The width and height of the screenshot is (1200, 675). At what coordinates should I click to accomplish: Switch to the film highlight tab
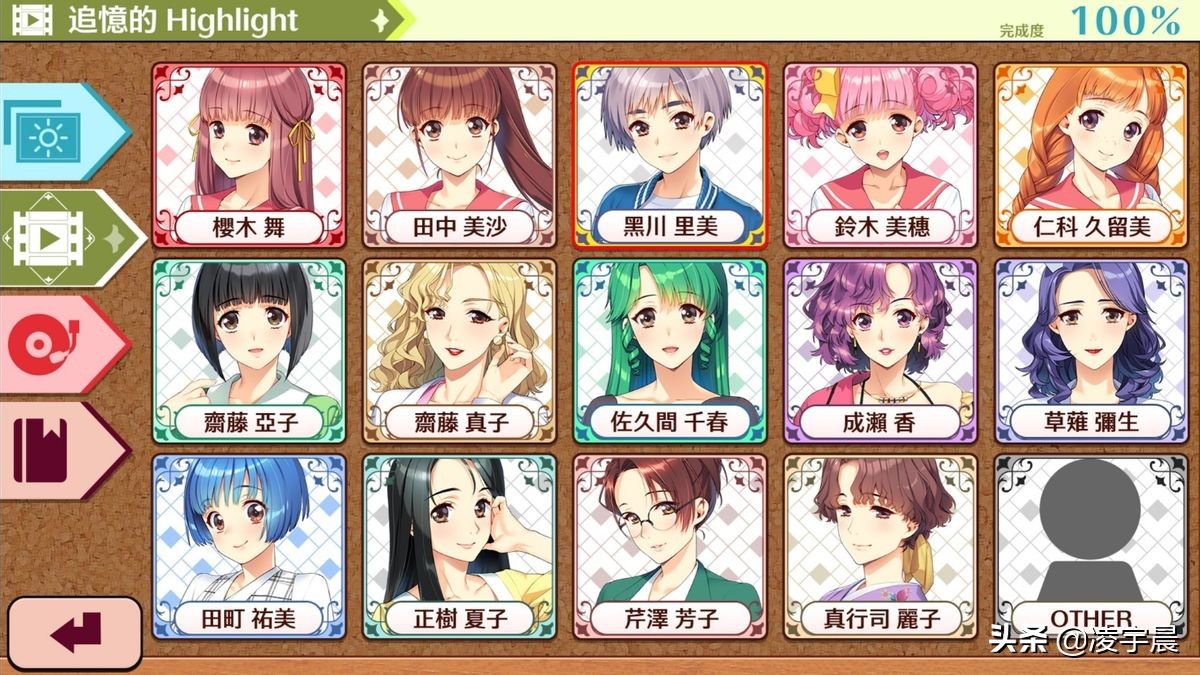60,237
